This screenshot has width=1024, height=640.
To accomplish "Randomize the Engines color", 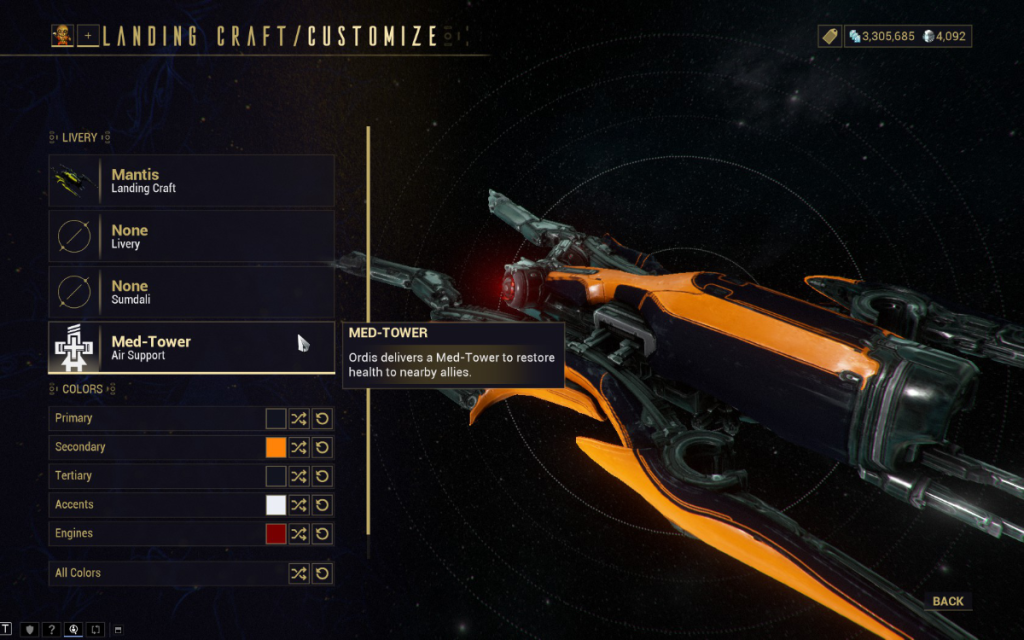I will coord(299,534).
